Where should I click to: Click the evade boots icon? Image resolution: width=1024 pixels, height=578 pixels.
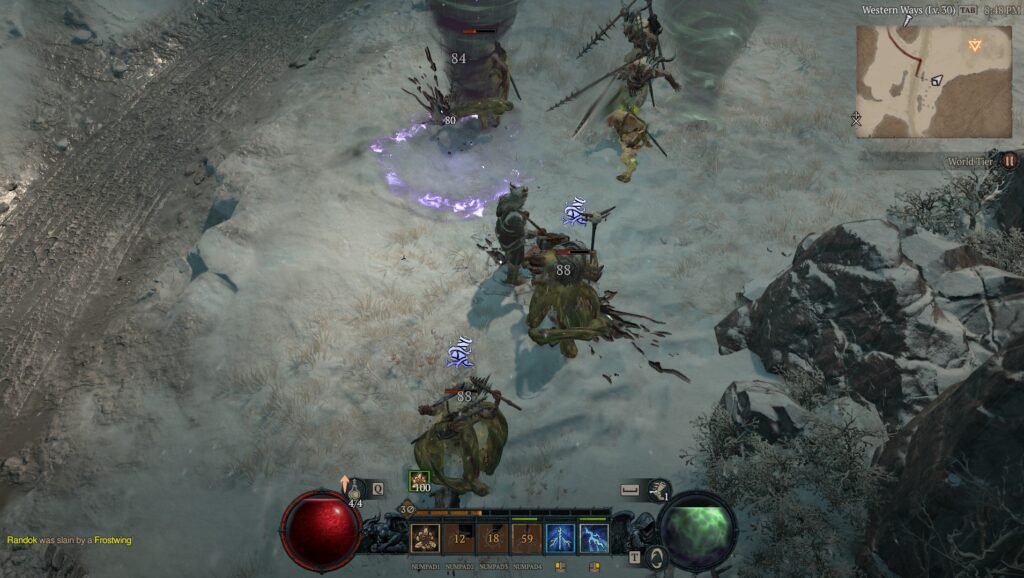click(x=659, y=488)
